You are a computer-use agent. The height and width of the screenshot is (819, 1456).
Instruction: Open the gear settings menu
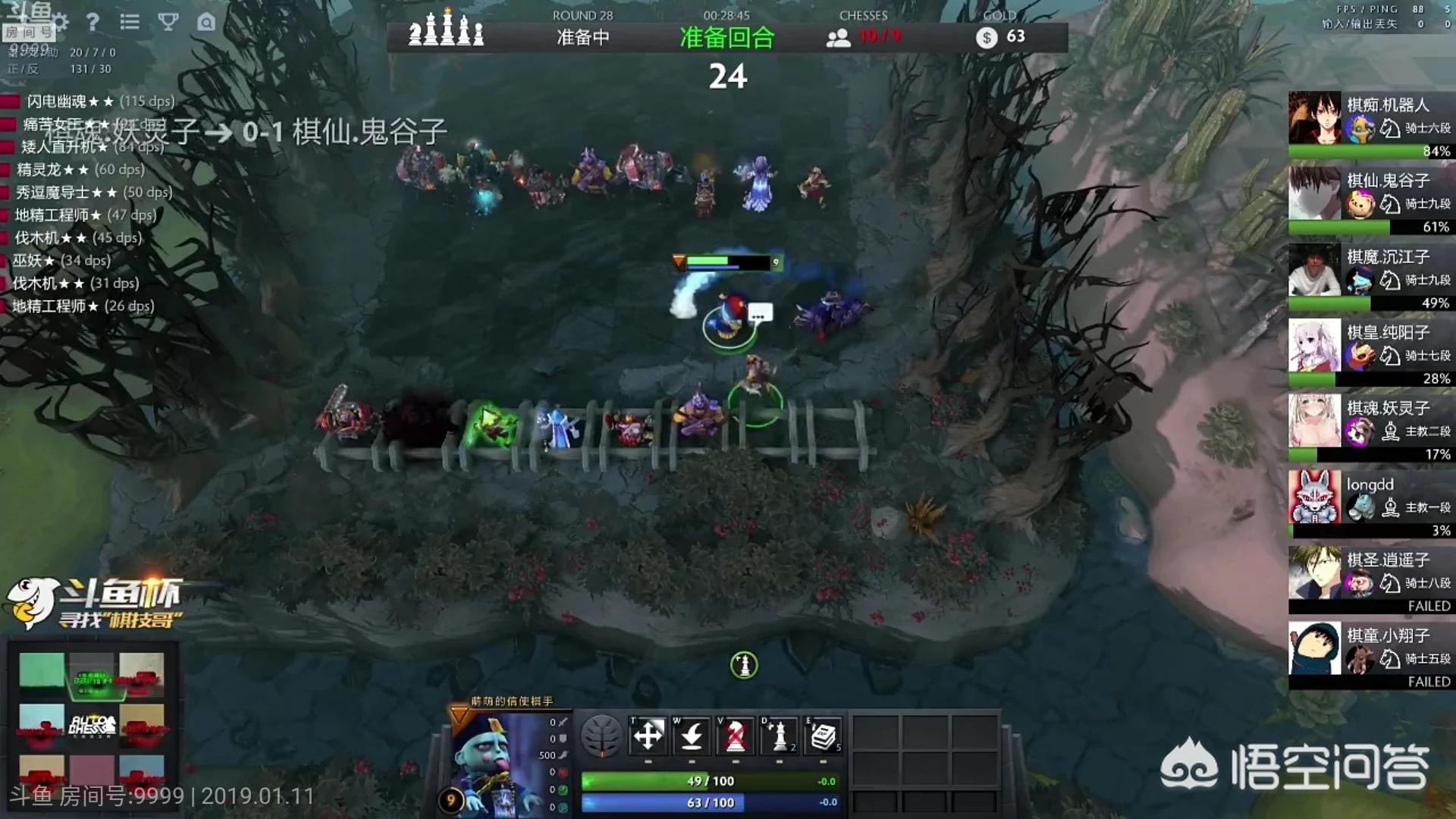coord(61,22)
